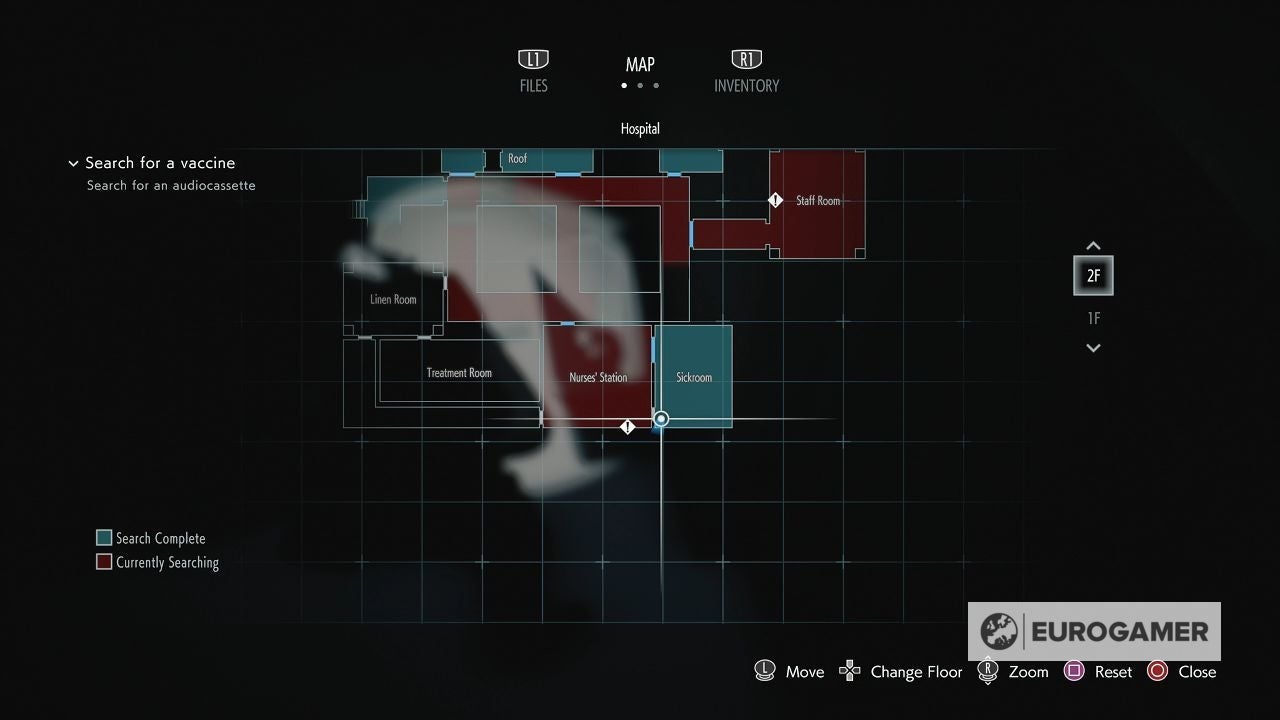This screenshot has width=1280, height=720.
Task: Click the D-pad Change Floor icon
Action: pyautogui.click(x=849, y=671)
